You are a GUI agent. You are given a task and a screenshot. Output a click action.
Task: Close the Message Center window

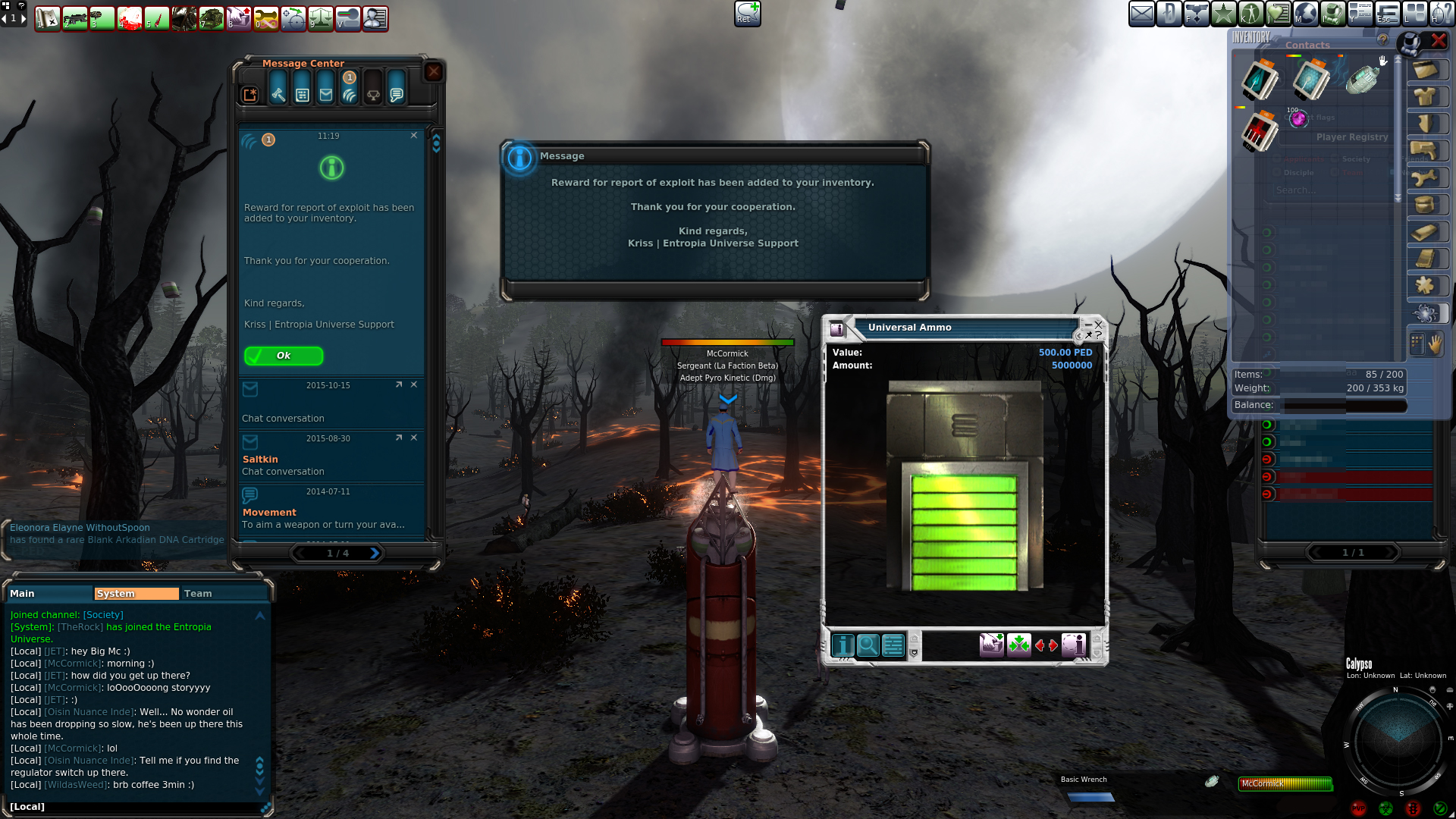pos(433,72)
